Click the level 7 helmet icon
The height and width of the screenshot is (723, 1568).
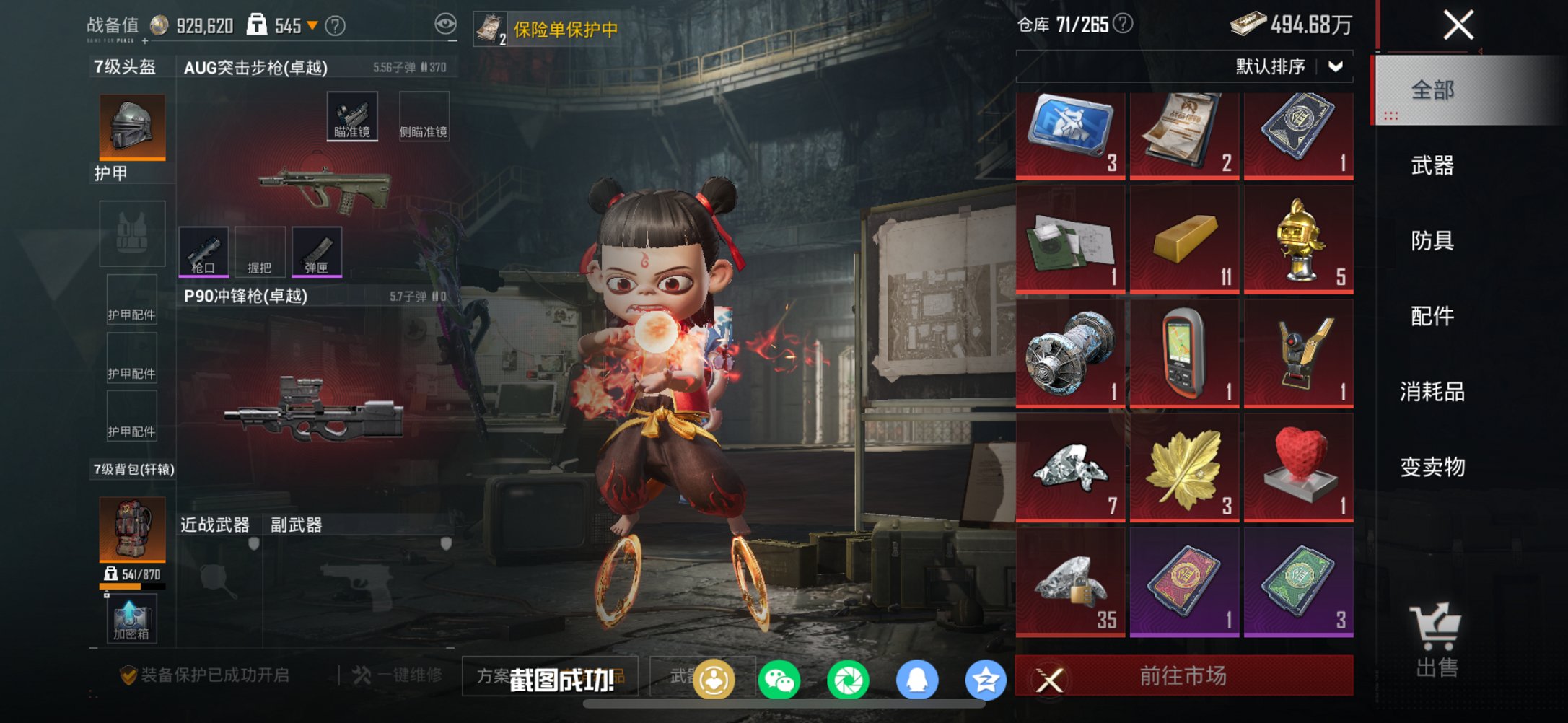coord(132,126)
